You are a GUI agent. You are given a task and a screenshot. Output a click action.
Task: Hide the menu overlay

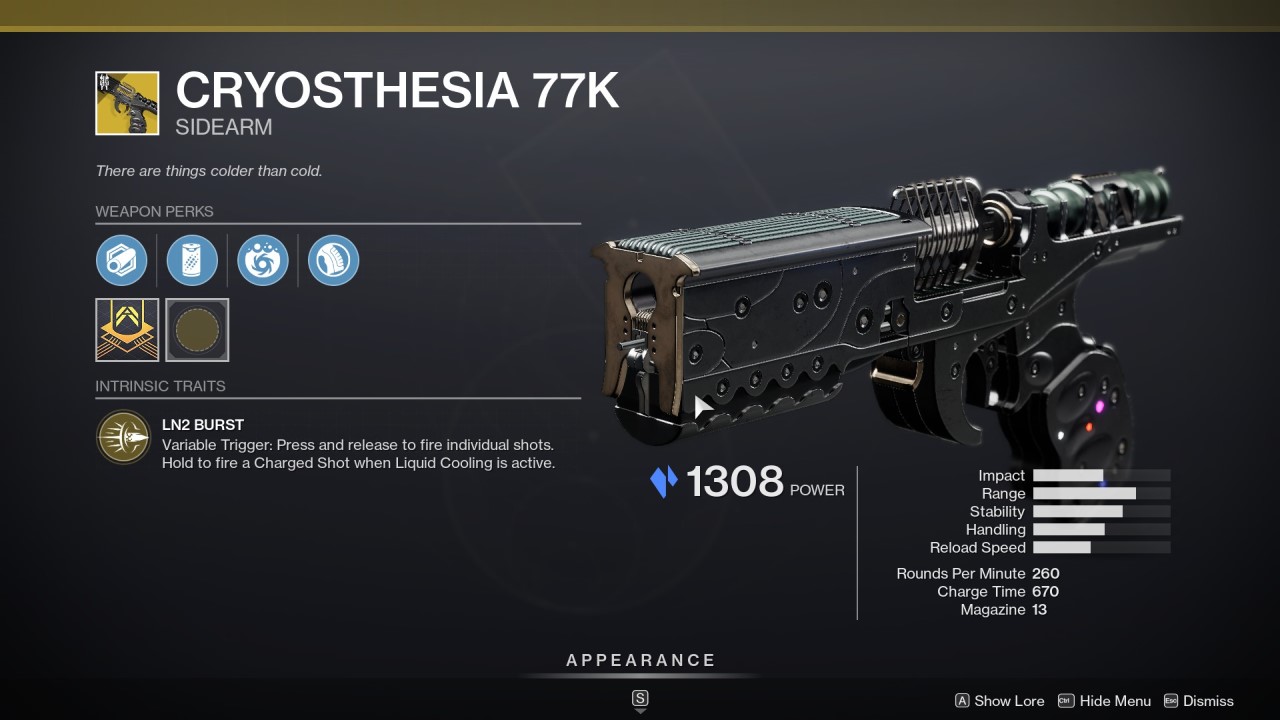coord(1113,701)
